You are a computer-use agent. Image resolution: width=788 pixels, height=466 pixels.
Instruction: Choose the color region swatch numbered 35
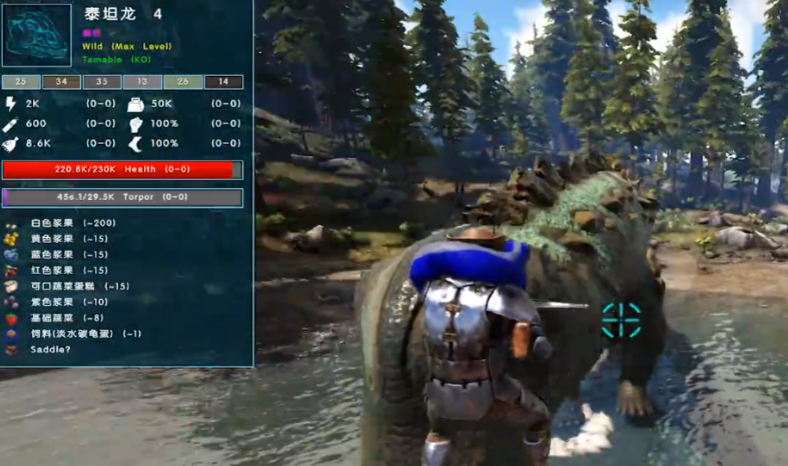[102, 82]
